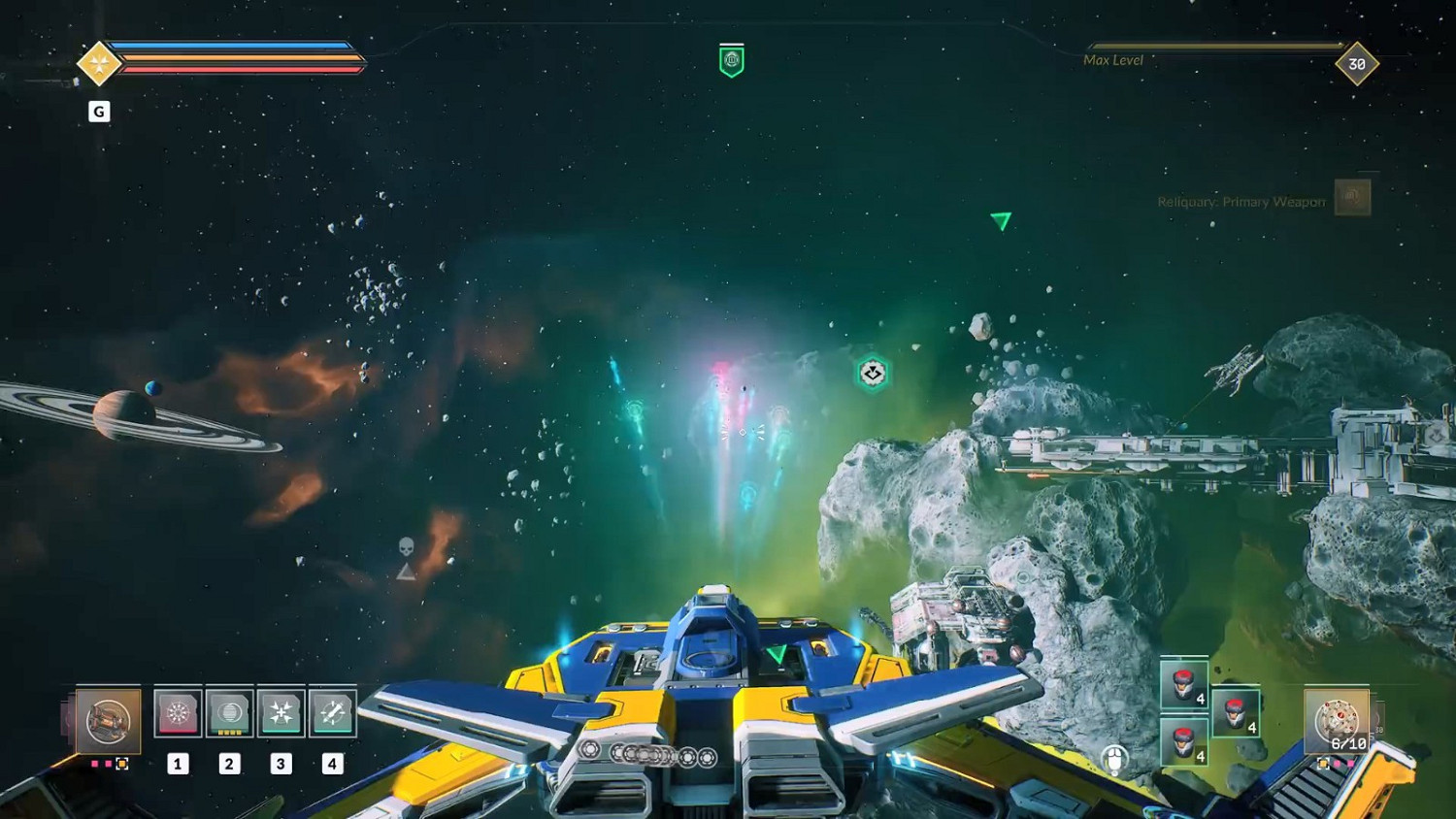The image size is (1456, 819).
Task: Select the primary weapon cannon slot
Action: point(108,720)
